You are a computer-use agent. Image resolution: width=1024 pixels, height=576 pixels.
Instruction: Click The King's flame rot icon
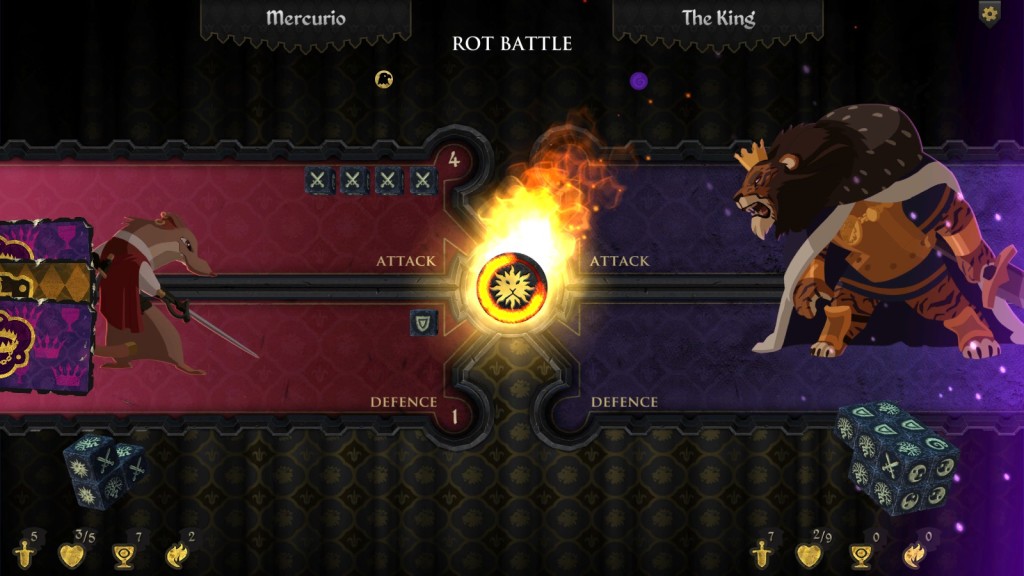(x=913, y=555)
